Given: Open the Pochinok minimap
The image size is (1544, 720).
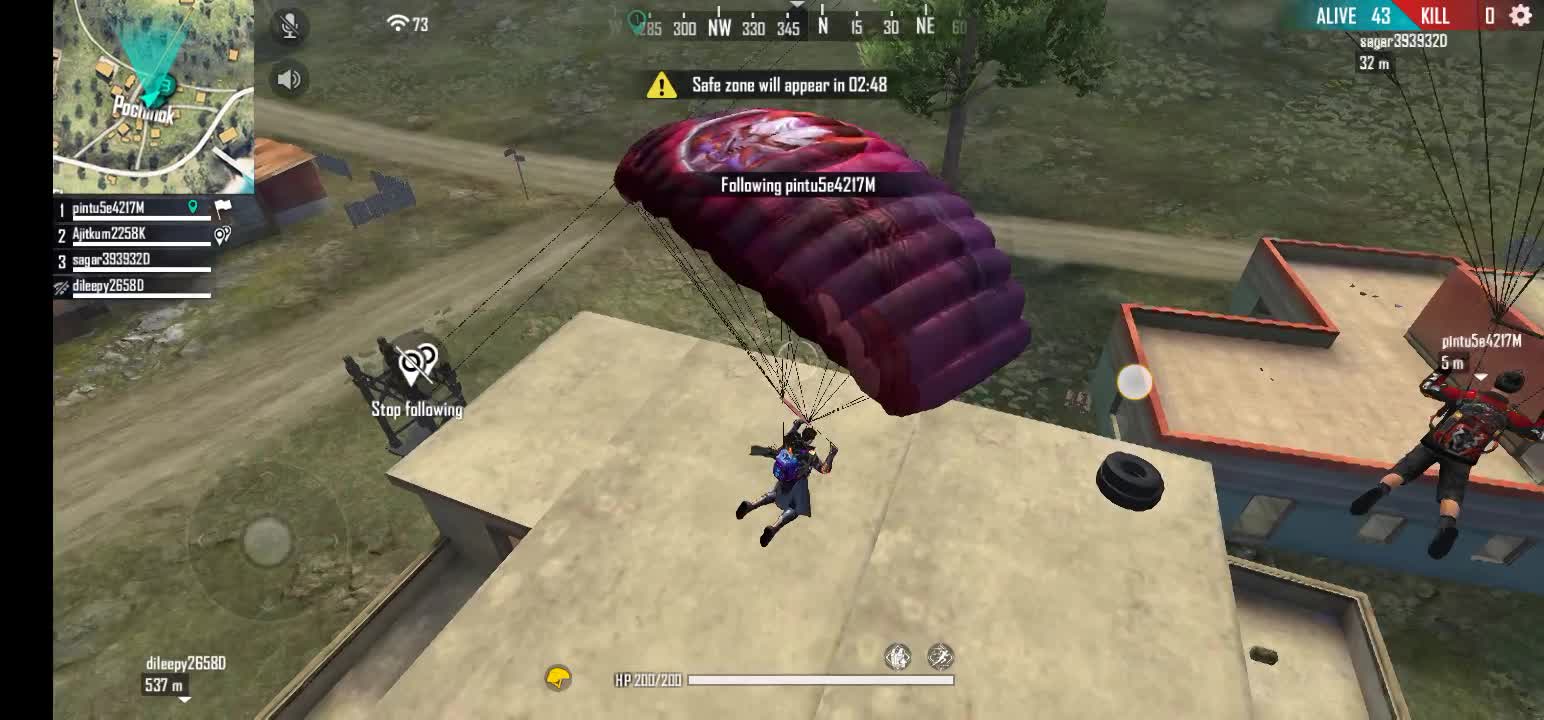Looking at the screenshot, I should (153, 95).
